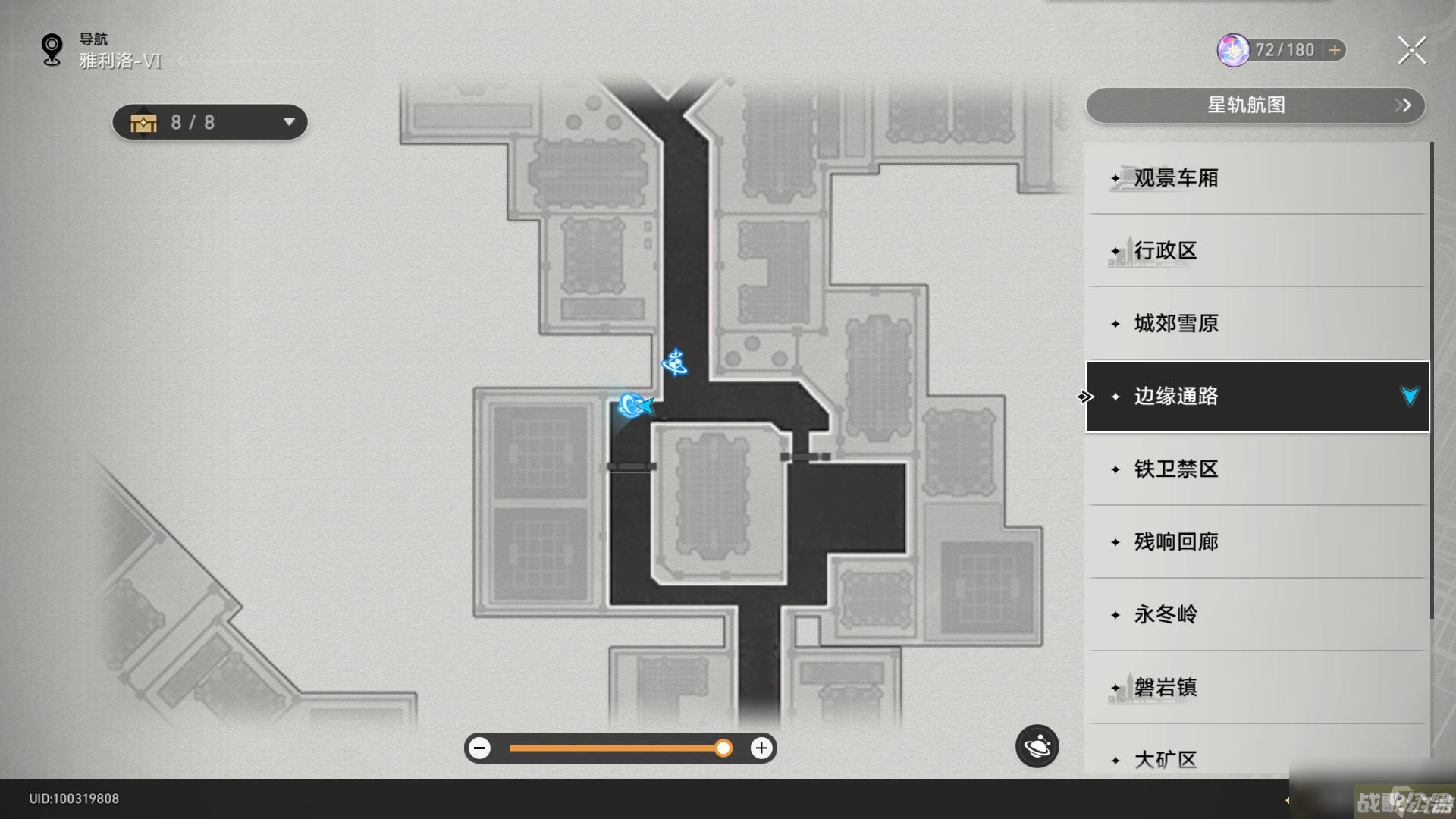Viewport: 1456px width, 819px height.
Task: Open the planet view button
Action: (x=1037, y=747)
